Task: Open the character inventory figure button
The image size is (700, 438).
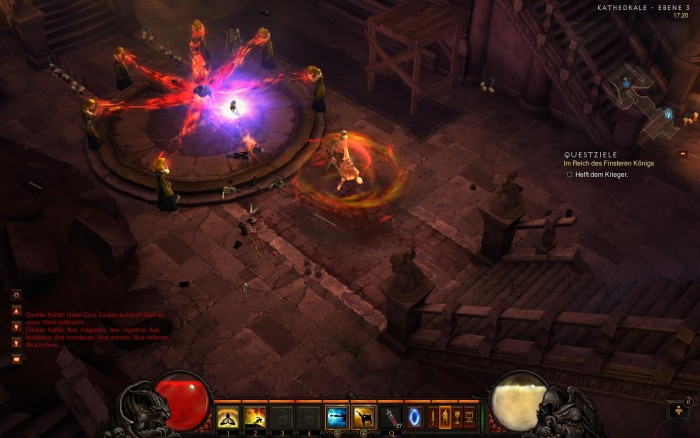Action: click(445, 417)
